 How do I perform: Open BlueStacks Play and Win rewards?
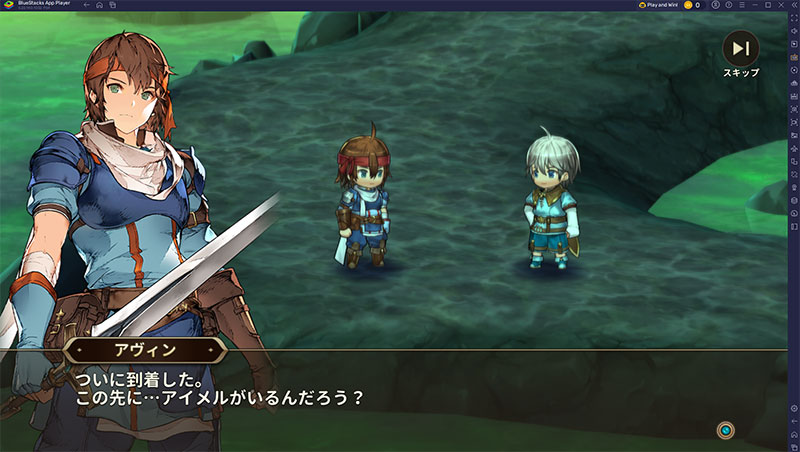coord(659,5)
